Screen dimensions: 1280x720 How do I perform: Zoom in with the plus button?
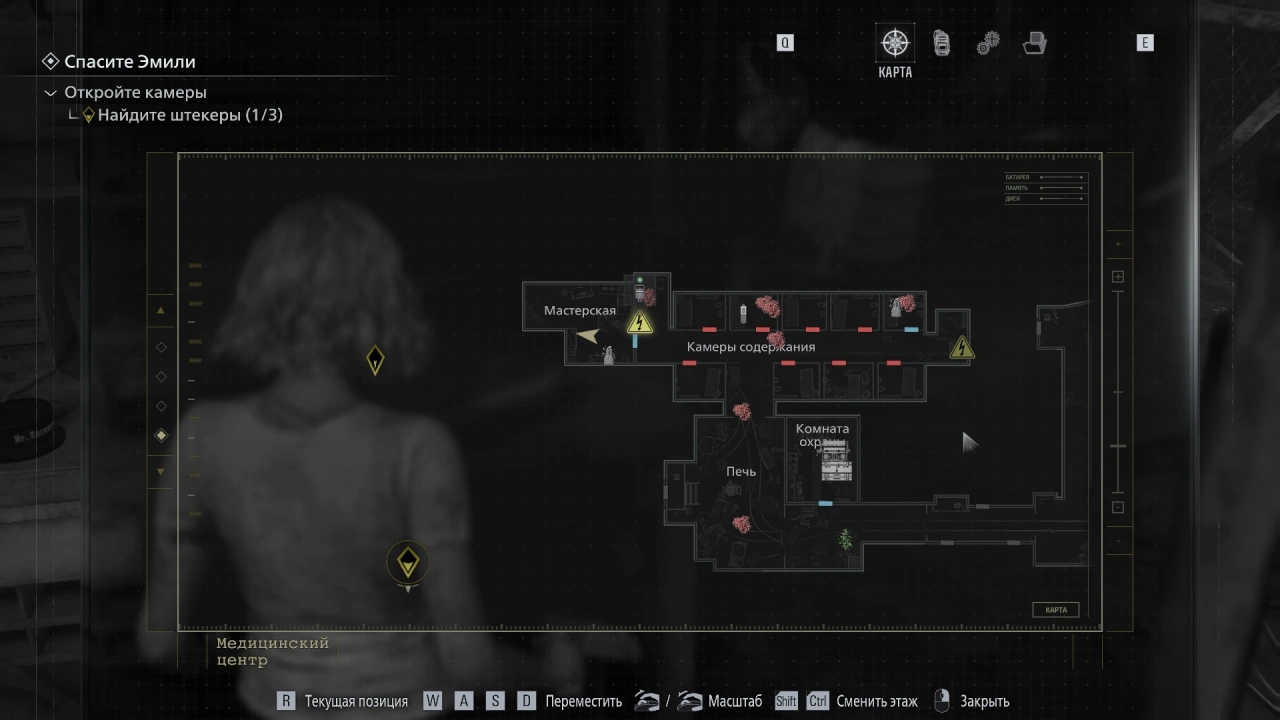click(x=1118, y=277)
